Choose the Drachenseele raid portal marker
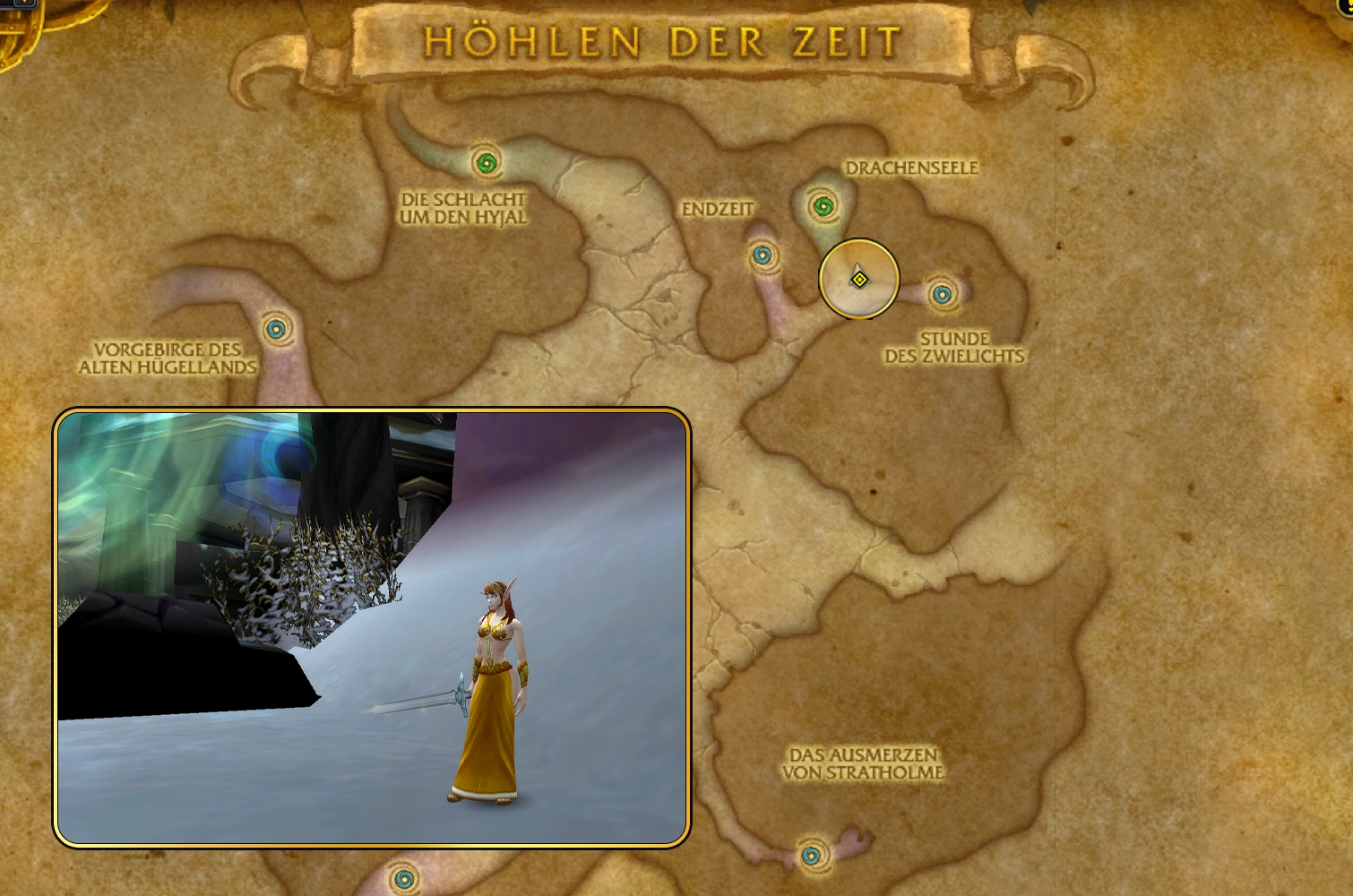1353x896 pixels. pos(823,207)
